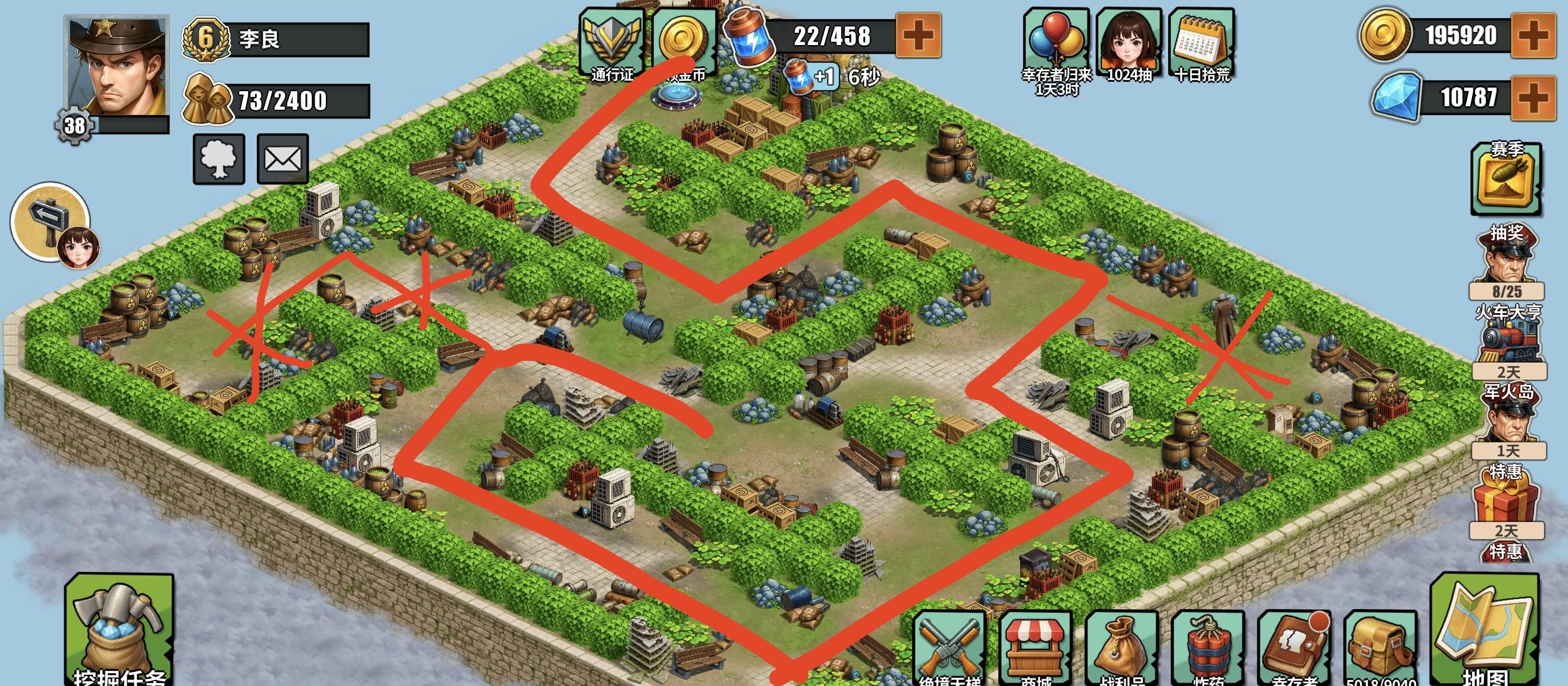Open the 幸存者 survivors book
Viewport: 1568px width, 686px height.
click(x=1294, y=648)
